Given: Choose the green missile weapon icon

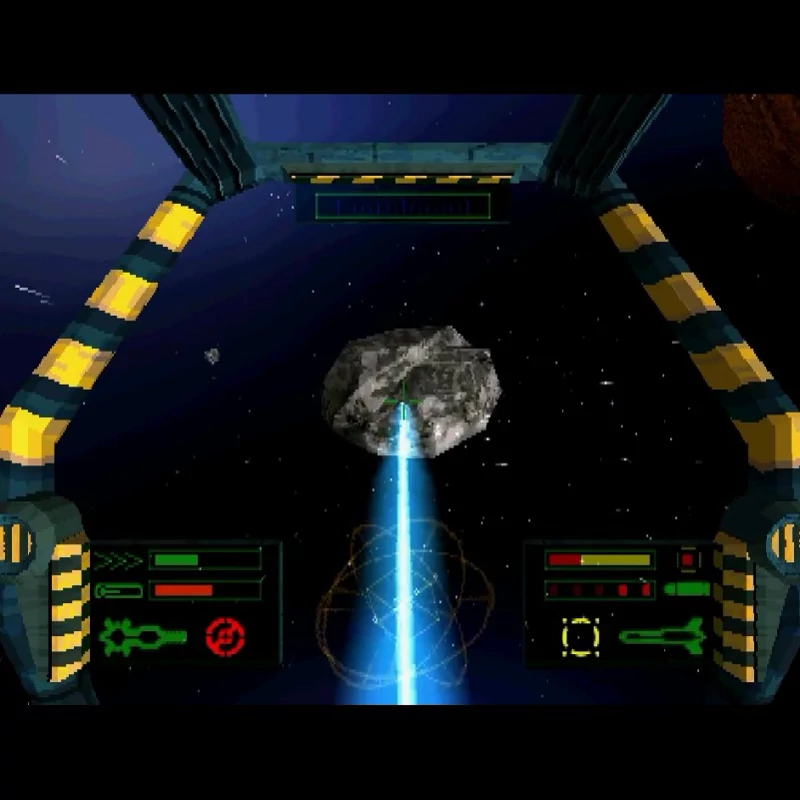Looking at the screenshot, I should pyautogui.click(x=662, y=634).
